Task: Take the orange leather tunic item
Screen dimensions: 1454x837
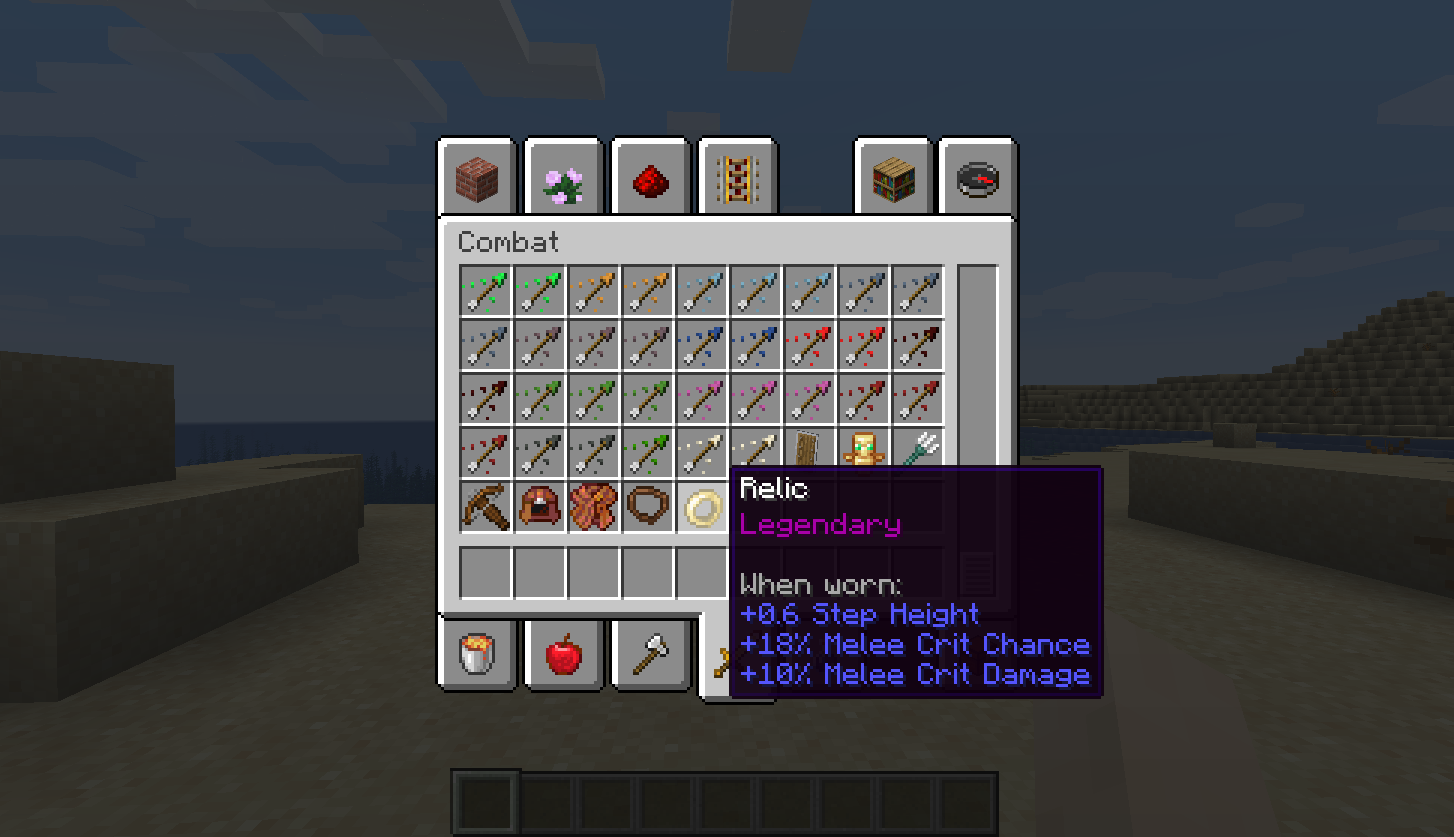Action: pos(594,507)
